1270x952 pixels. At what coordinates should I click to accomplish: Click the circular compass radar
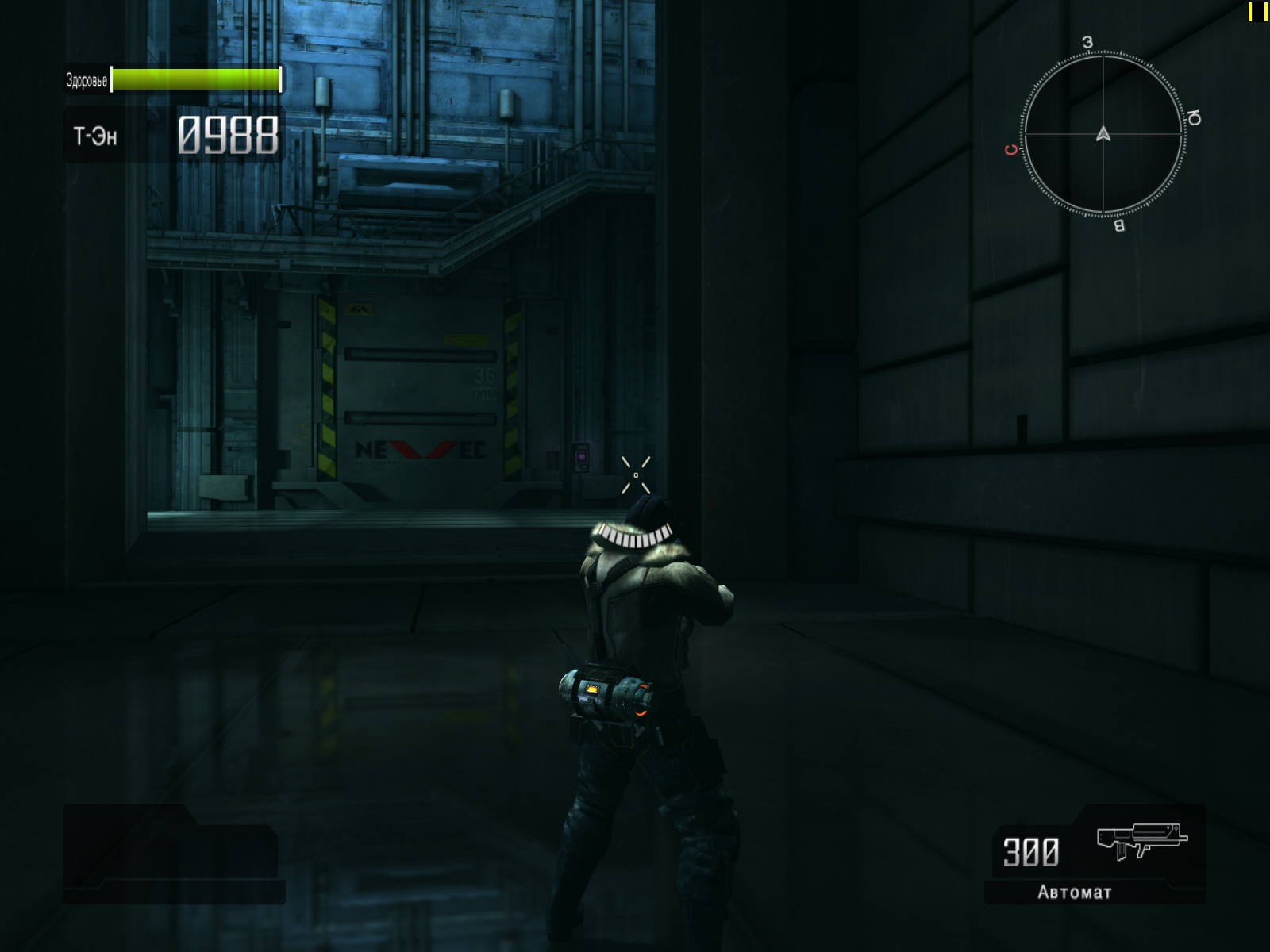pyautogui.click(x=1103, y=134)
